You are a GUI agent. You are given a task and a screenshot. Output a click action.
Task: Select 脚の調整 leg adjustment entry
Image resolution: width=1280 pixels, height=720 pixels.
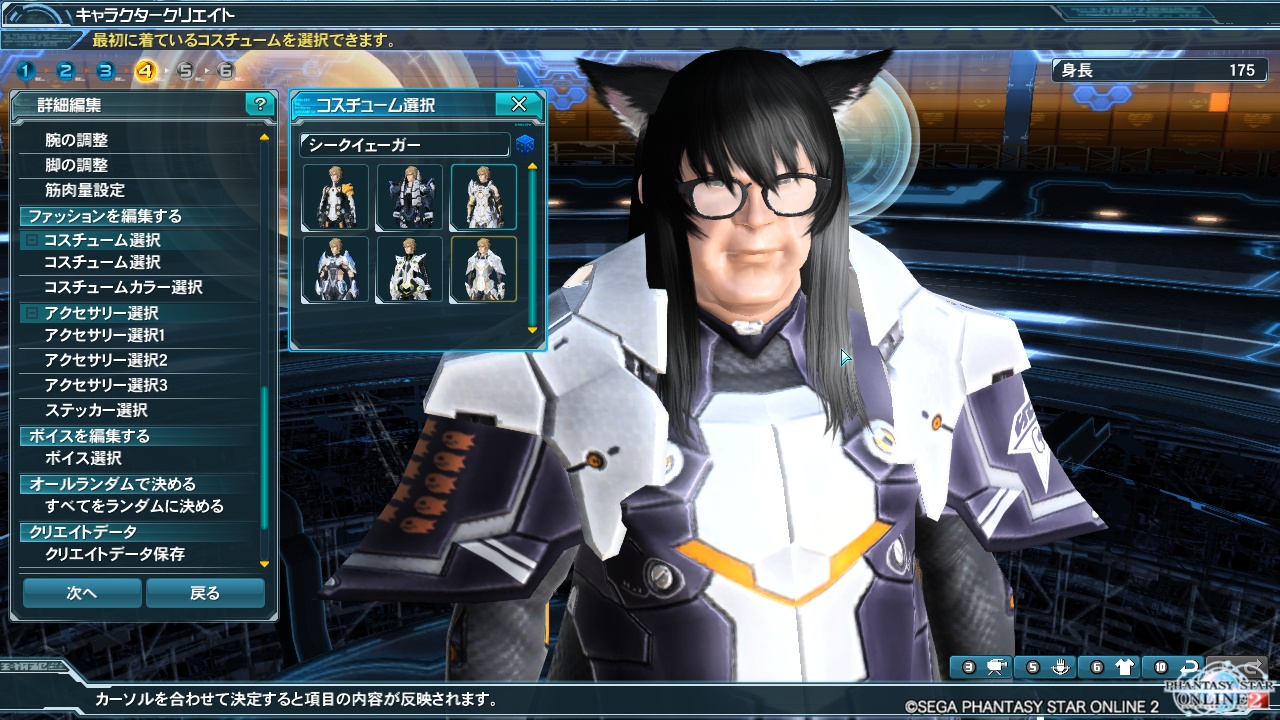pos(77,166)
